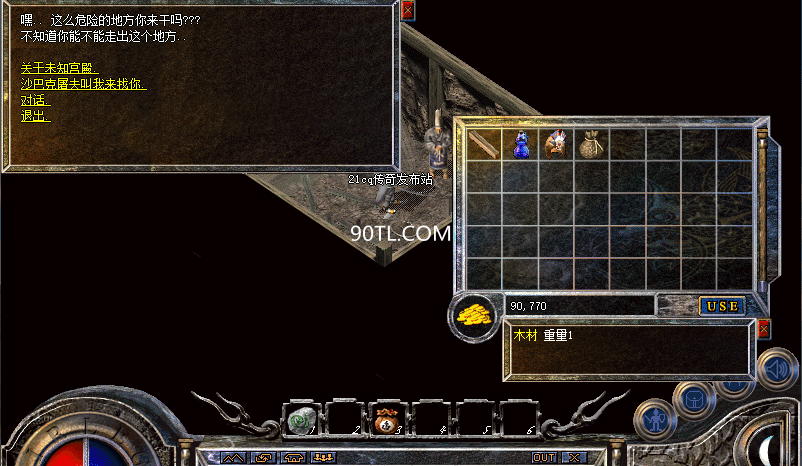
Task: Pick 退出 to exit the dialogue
Action: (x=35, y=116)
